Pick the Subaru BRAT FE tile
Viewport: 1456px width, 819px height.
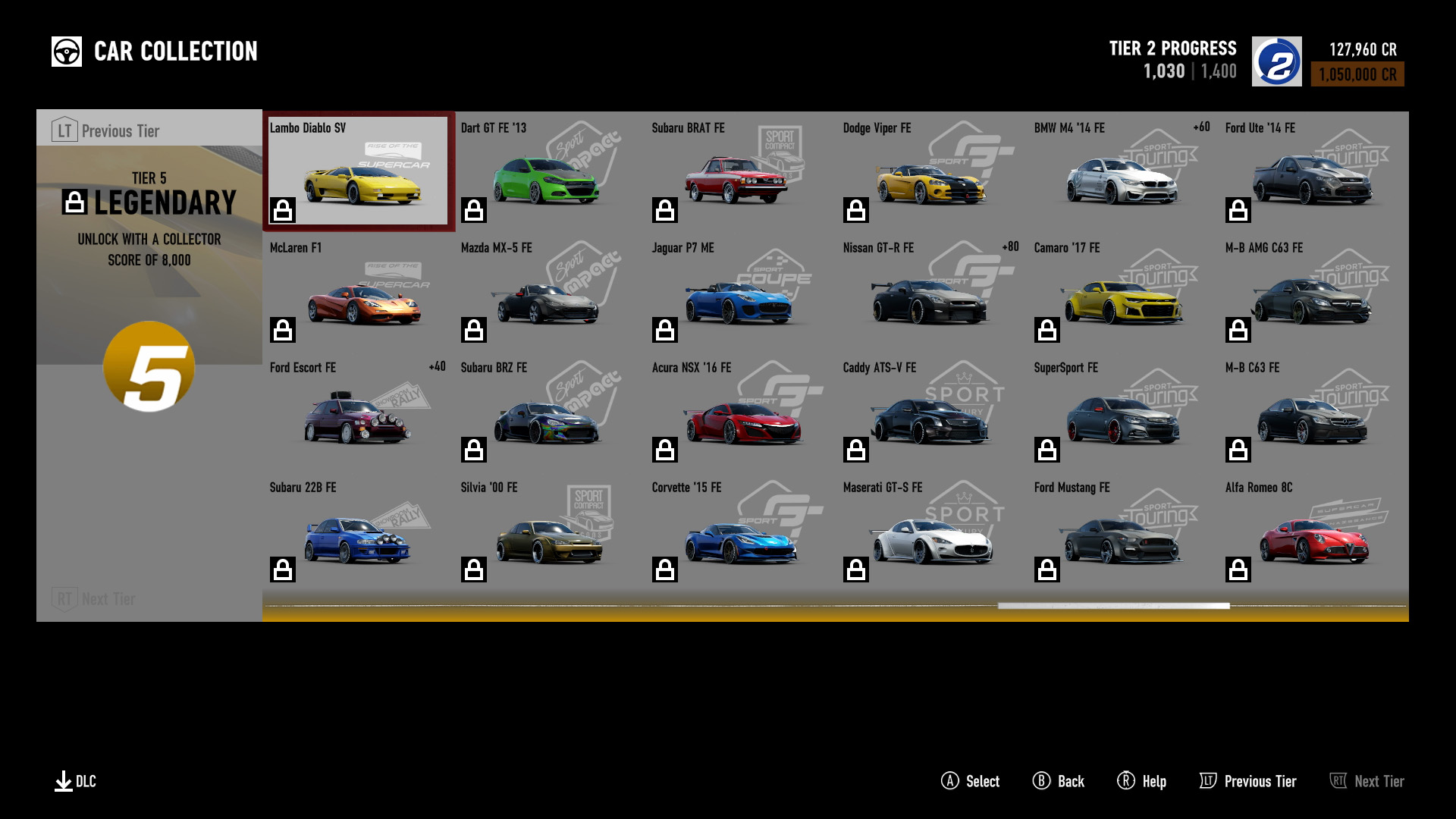[740, 171]
